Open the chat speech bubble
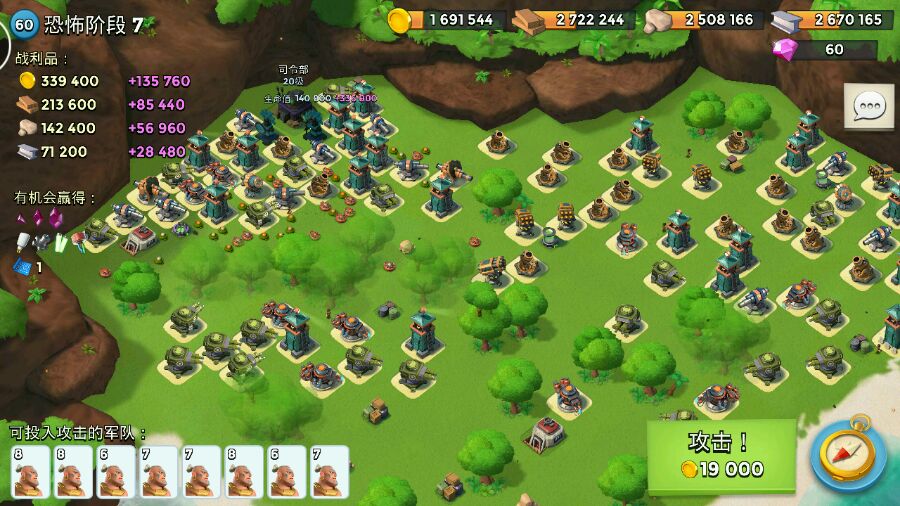900x506 pixels. (868, 106)
